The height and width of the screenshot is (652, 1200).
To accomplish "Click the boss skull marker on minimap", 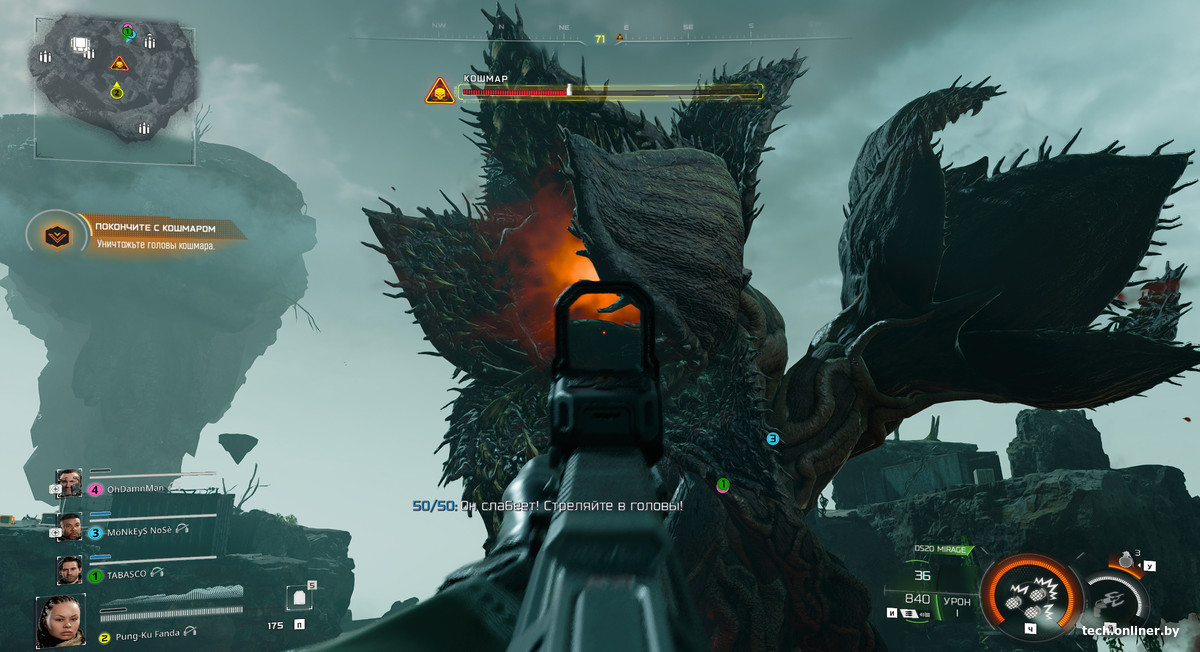I will 119,64.
